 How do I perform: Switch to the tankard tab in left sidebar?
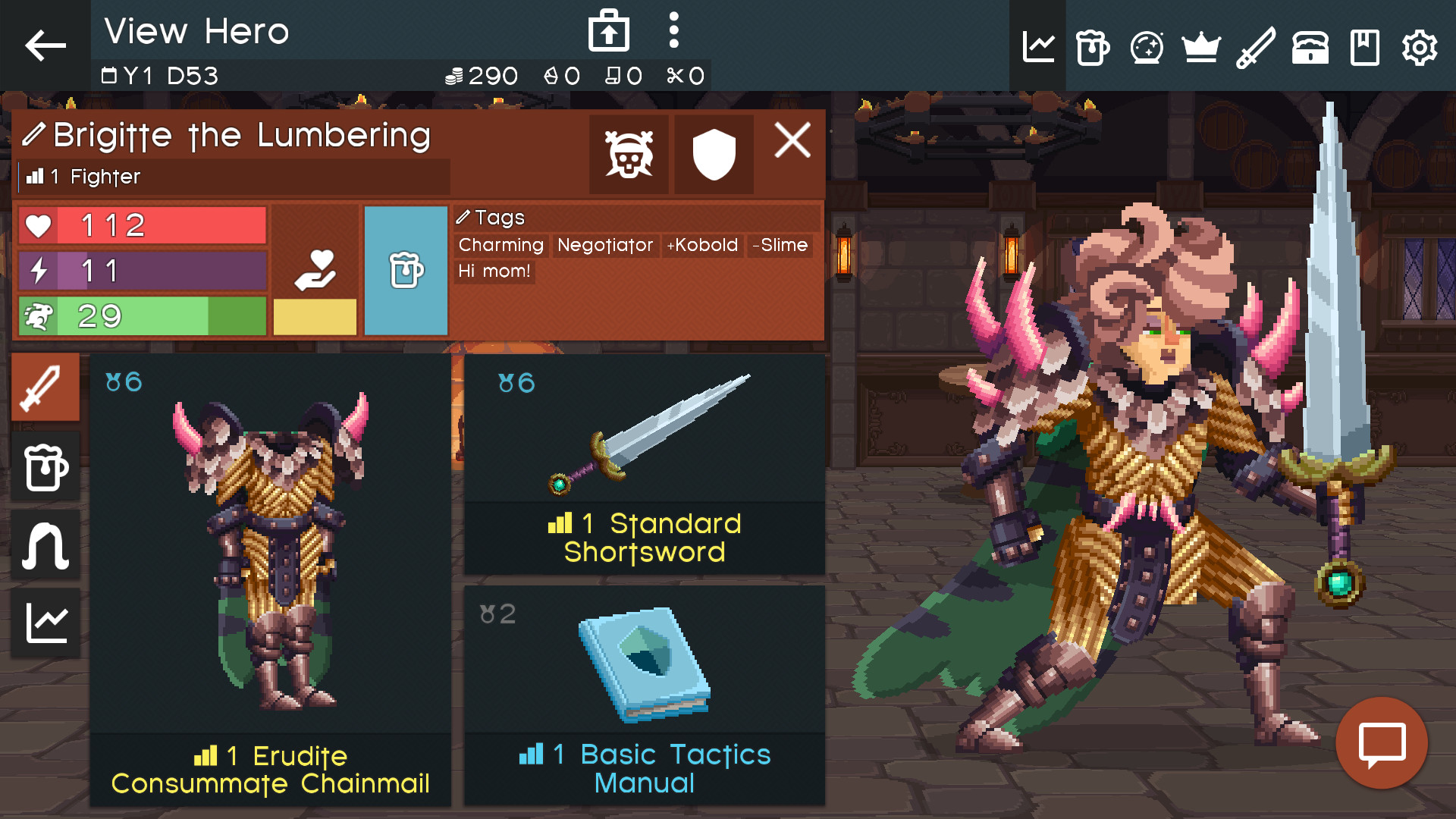(45, 466)
